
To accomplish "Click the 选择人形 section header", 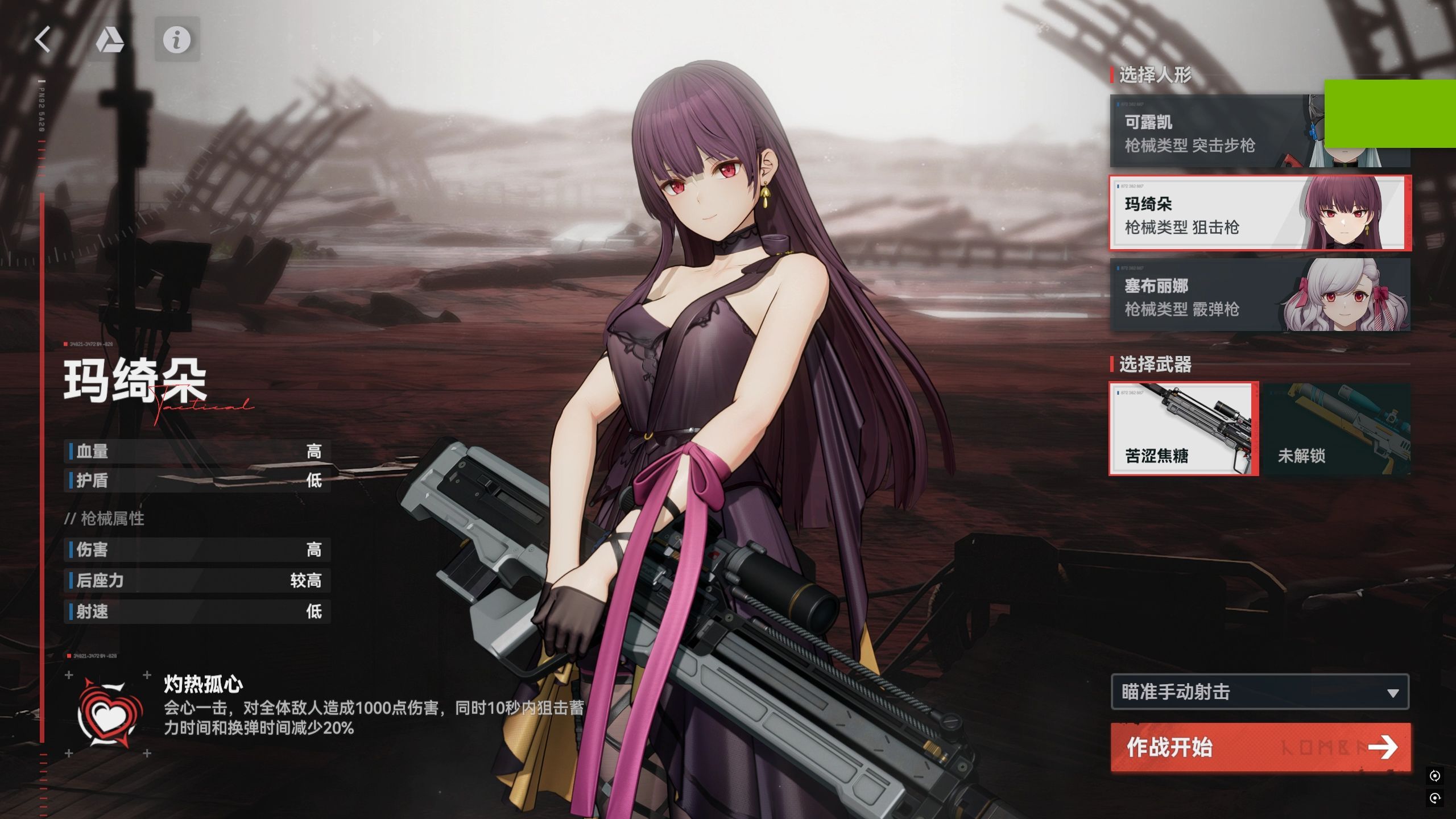I will point(1155,76).
